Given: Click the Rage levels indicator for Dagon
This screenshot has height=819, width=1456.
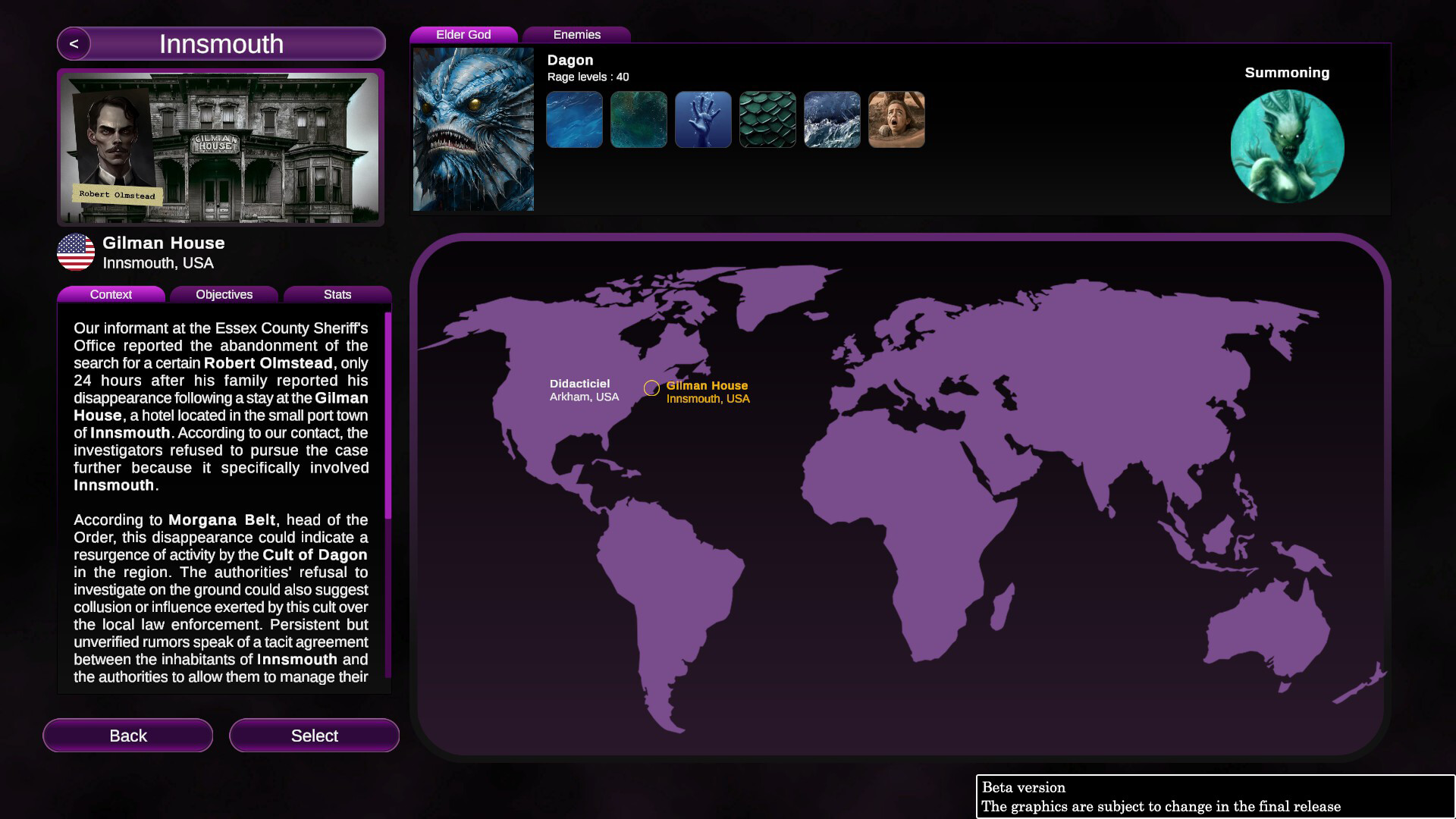Looking at the screenshot, I should pyautogui.click(x=588, y=77).
